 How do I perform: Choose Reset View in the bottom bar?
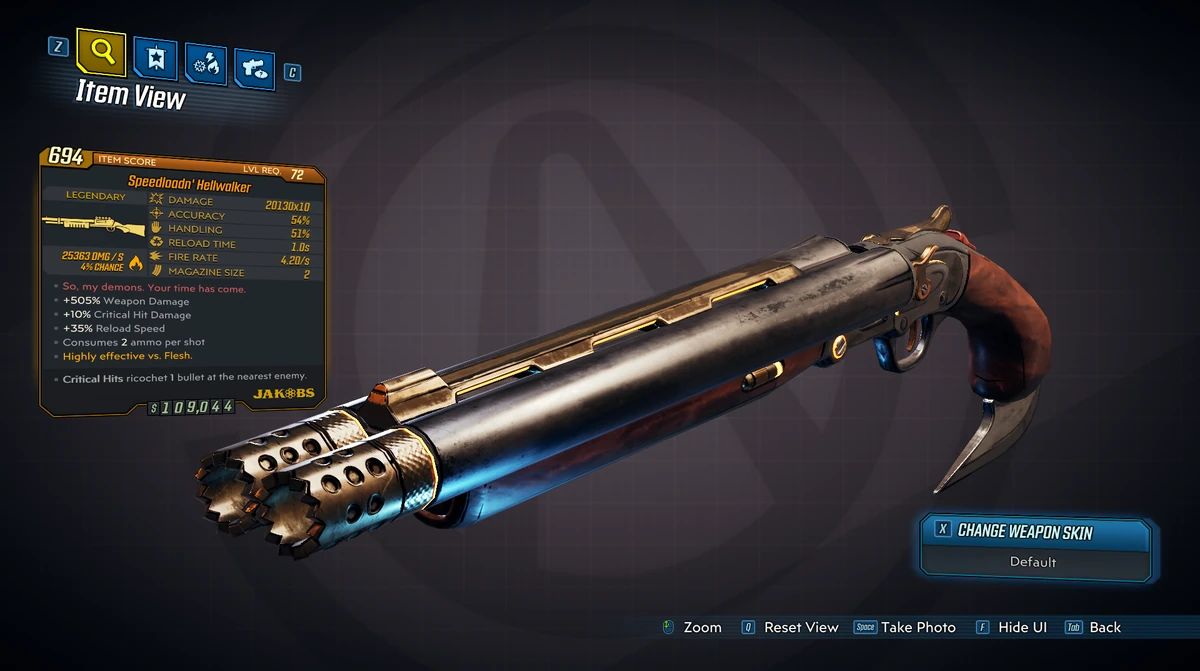[x=800, y=627]
